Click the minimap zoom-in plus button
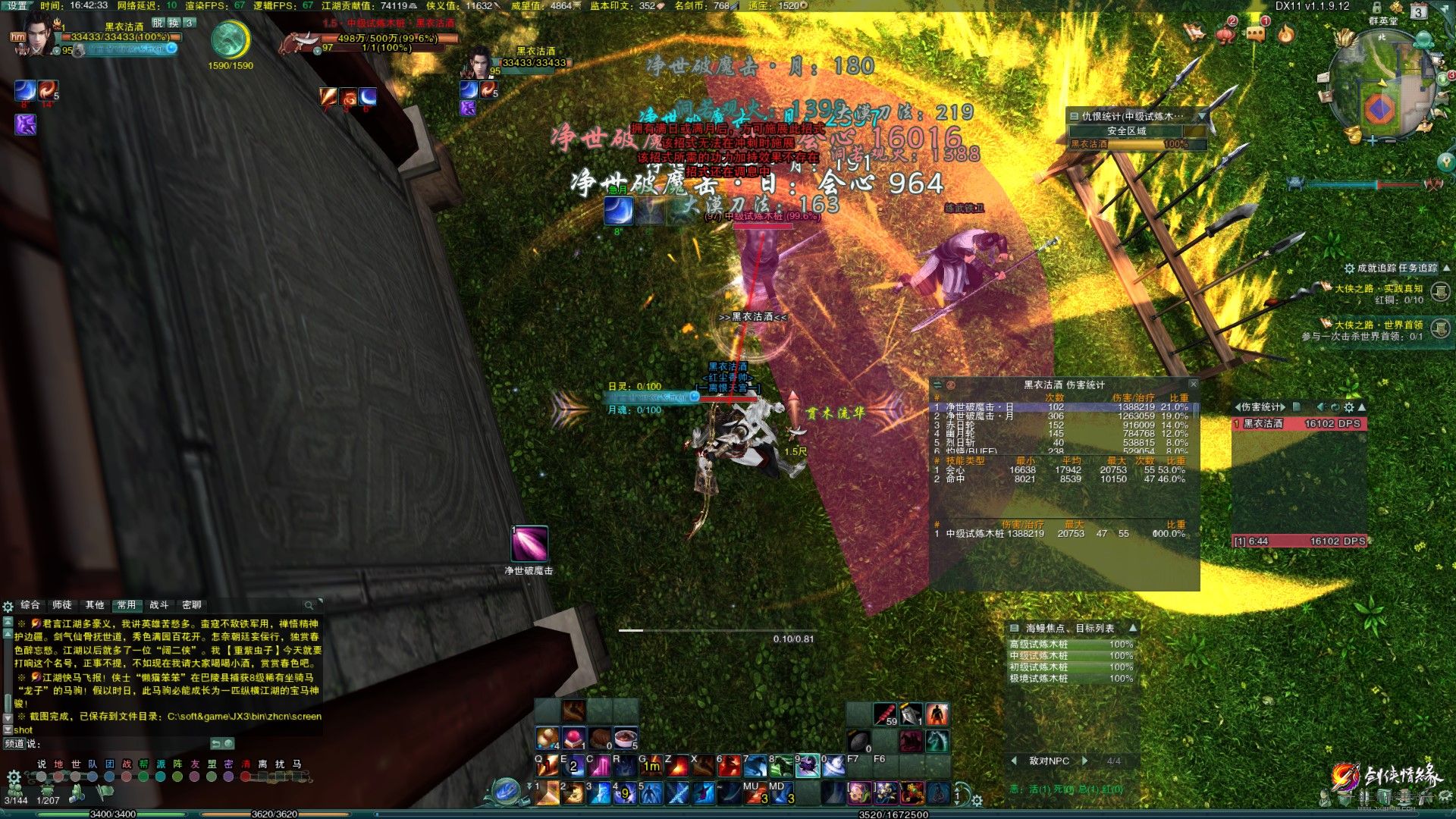Image resolution: width=1456 pixels, height=819 pixels. point(1372,141)
